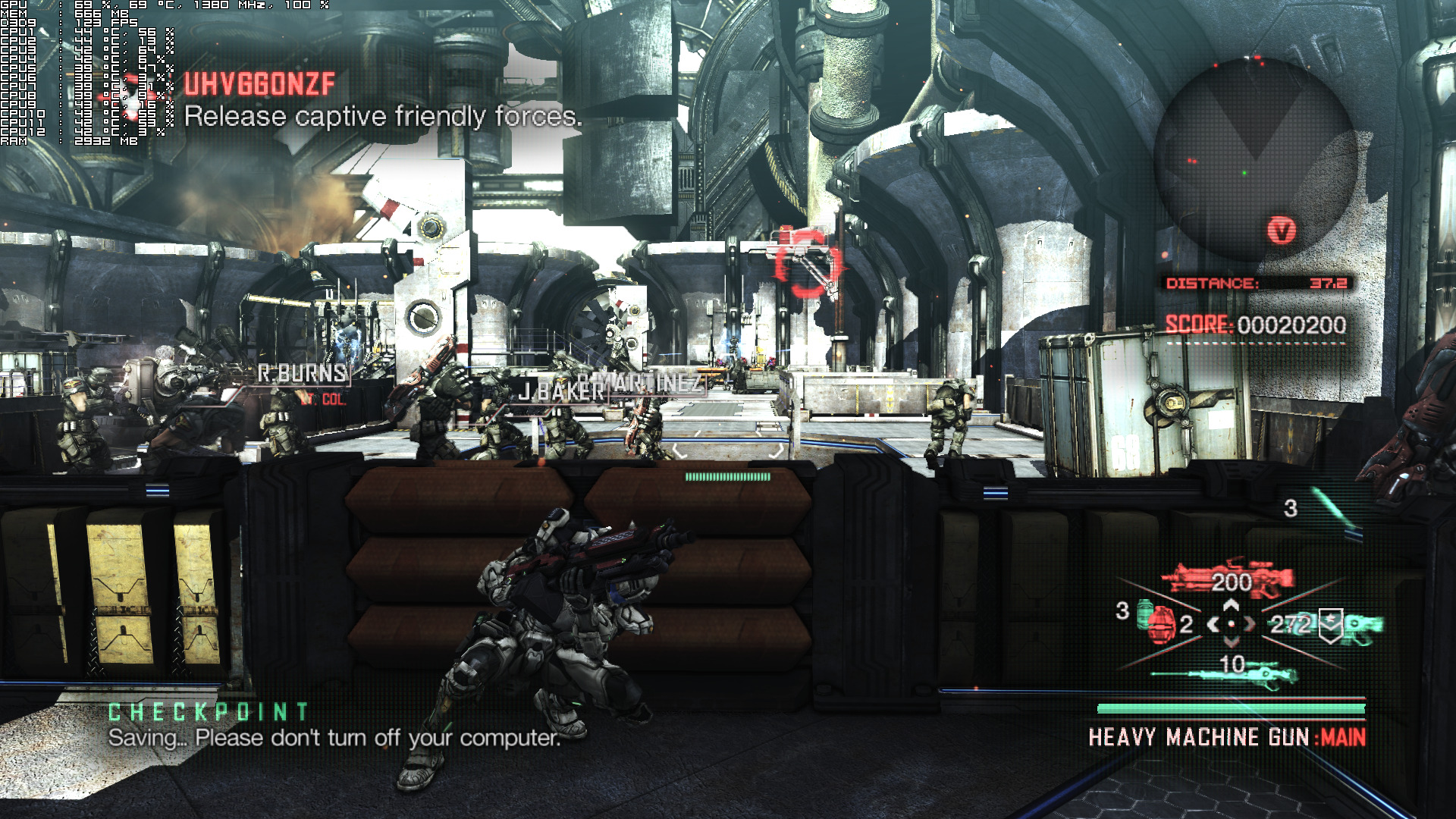Click the weapon selector center crosshair
The width and height of the screenshot is (1456, 819).
1231,624
